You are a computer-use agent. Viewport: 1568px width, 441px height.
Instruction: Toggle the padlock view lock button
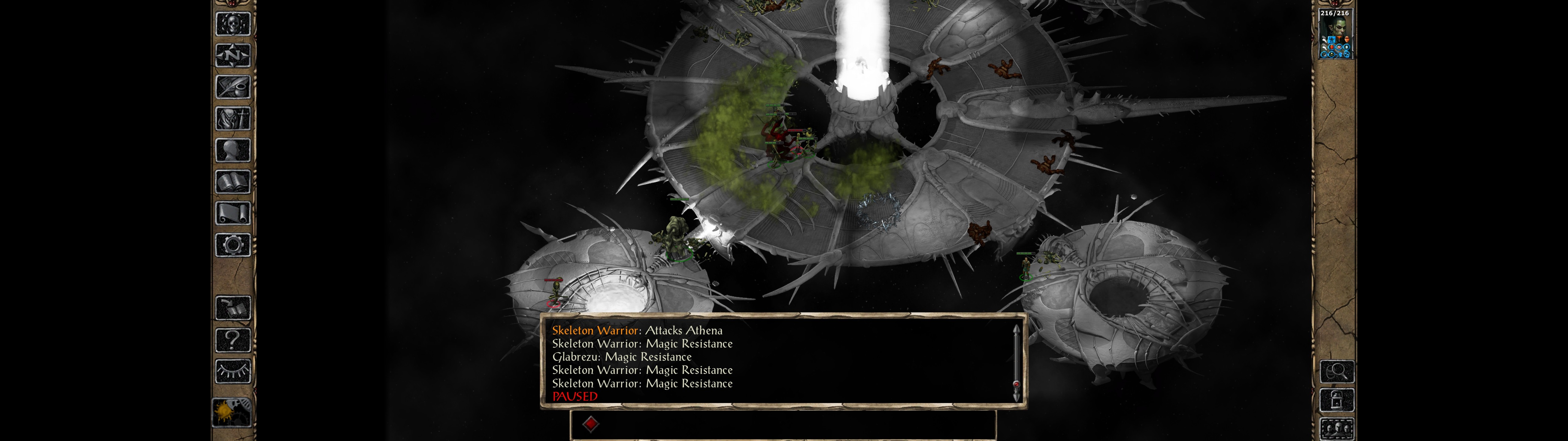tap(1337, 400)
